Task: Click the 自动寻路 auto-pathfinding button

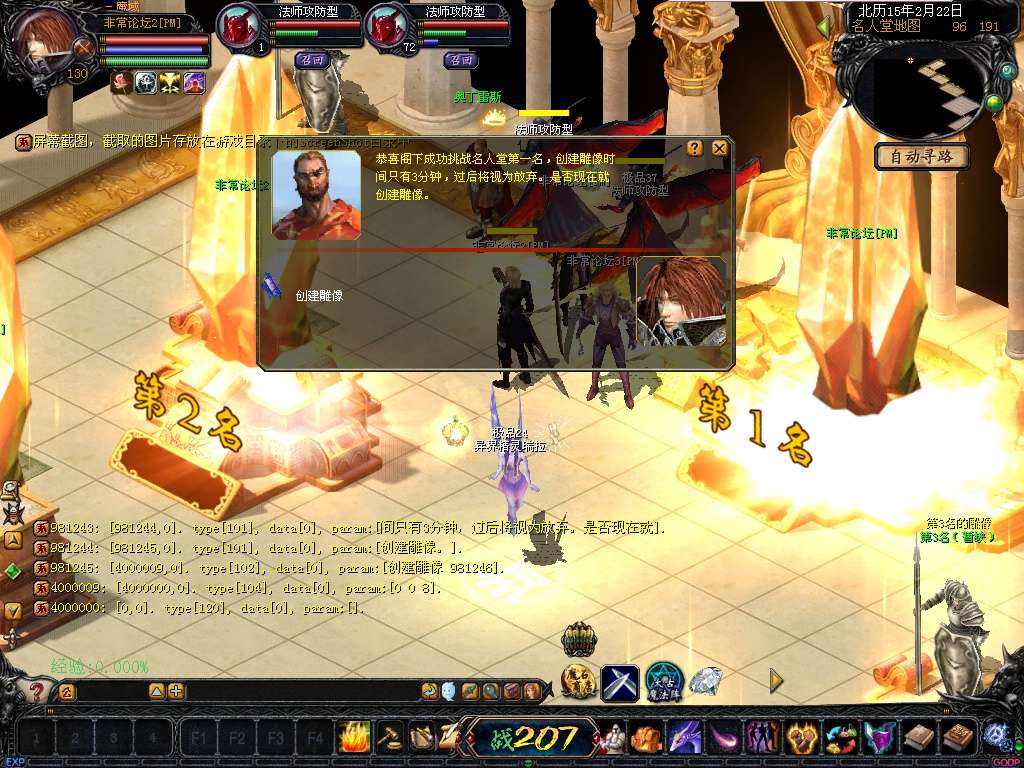Action: click(922, 157)
